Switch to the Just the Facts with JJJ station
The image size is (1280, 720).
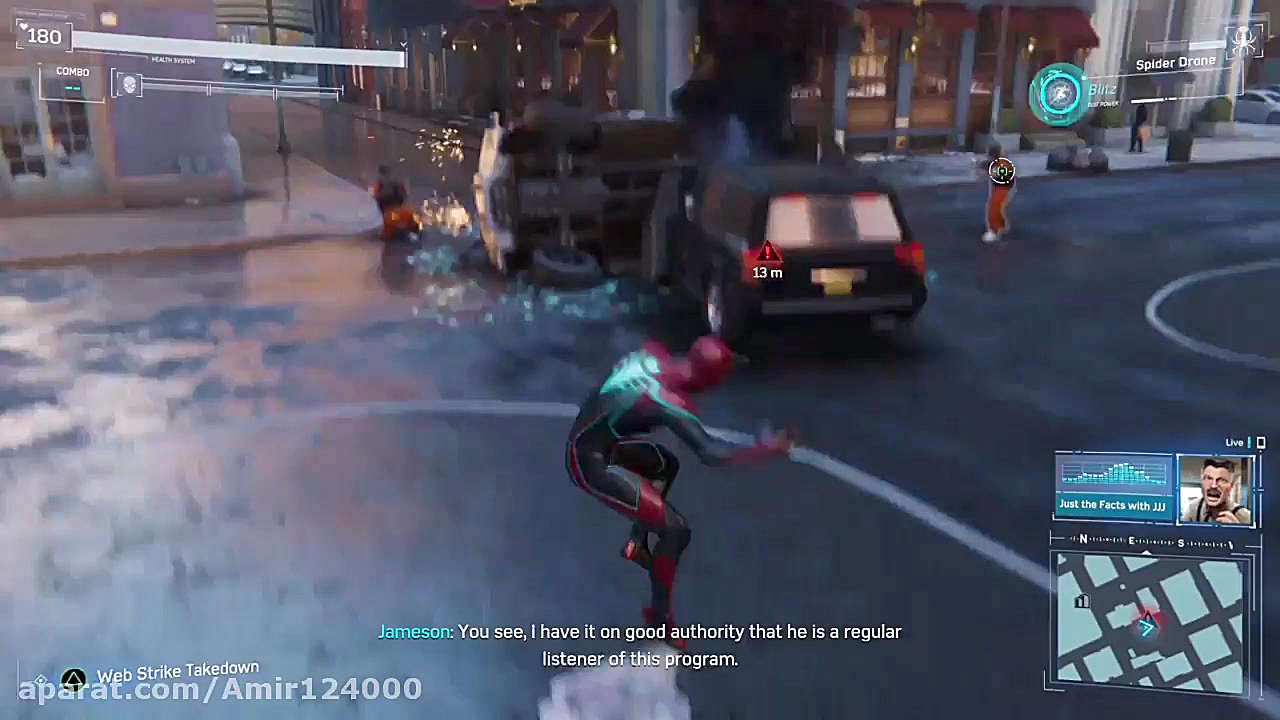[x=1113, y=505]
